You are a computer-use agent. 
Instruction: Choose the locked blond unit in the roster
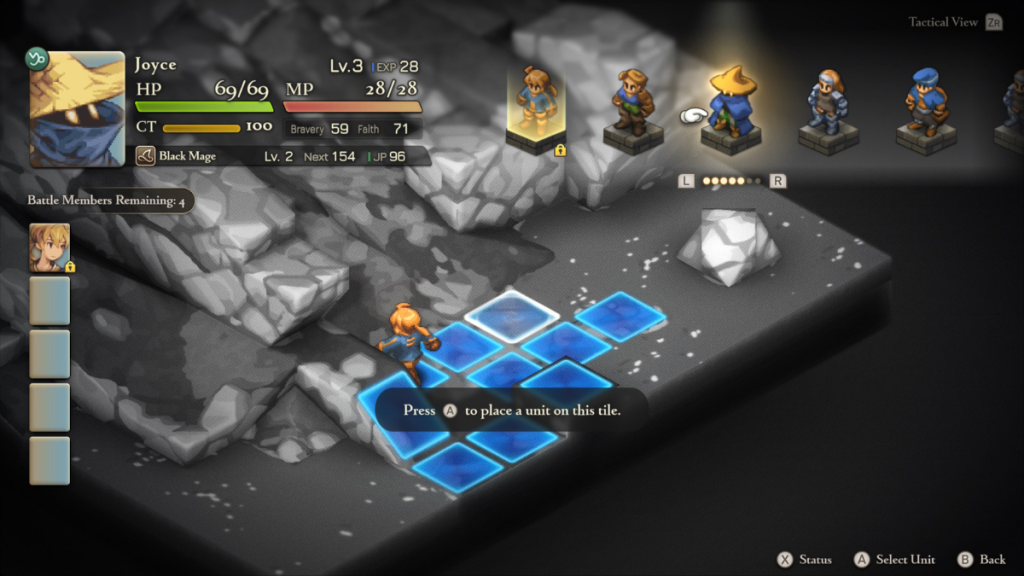click(537, 105)
